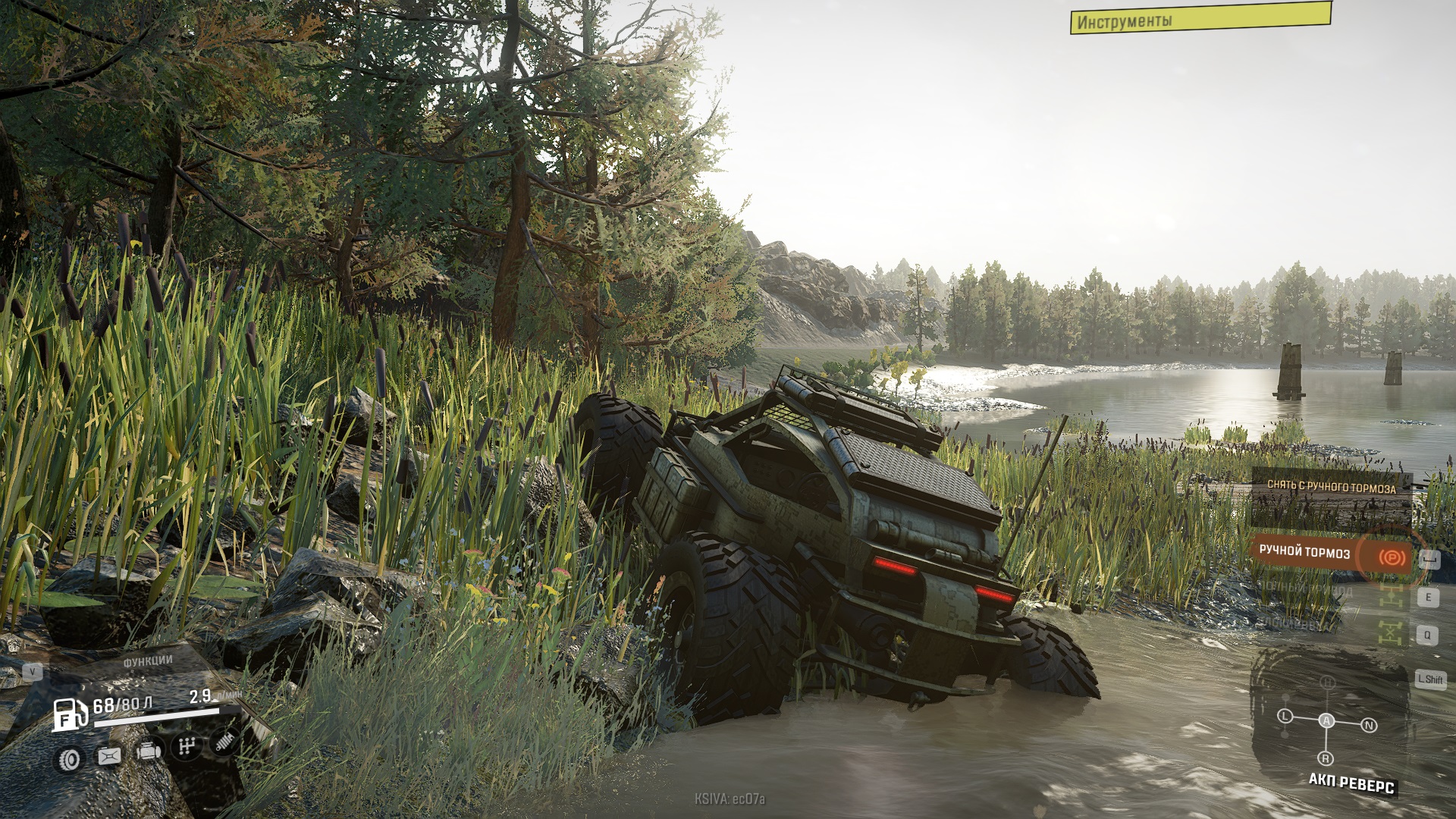Select the engine icon in Функции panel
This screenshot has width=1456, height=819.
click(149, 750)
